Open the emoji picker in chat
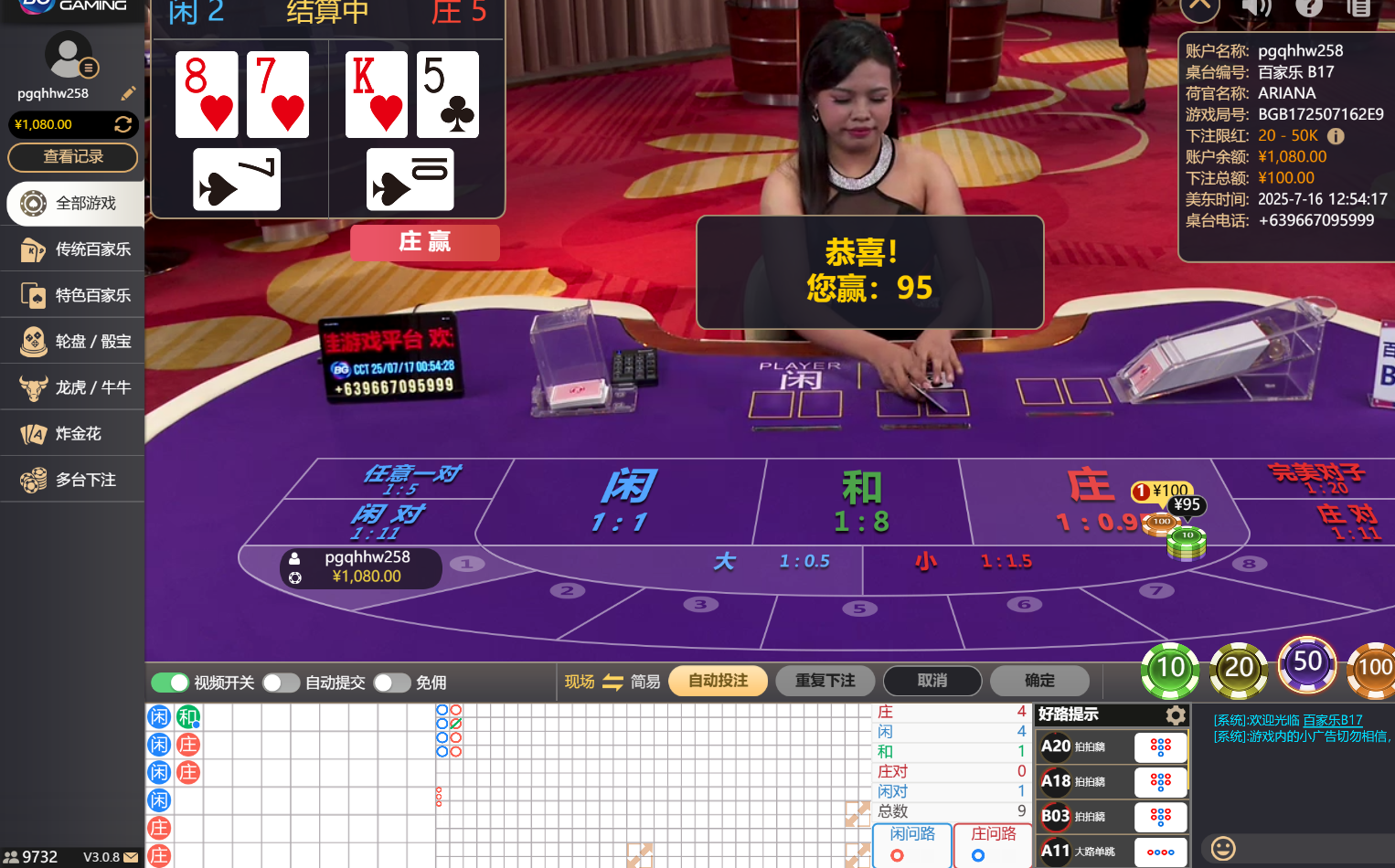This screenshot has height=868, width=1395. click(x=1222, y=849)
